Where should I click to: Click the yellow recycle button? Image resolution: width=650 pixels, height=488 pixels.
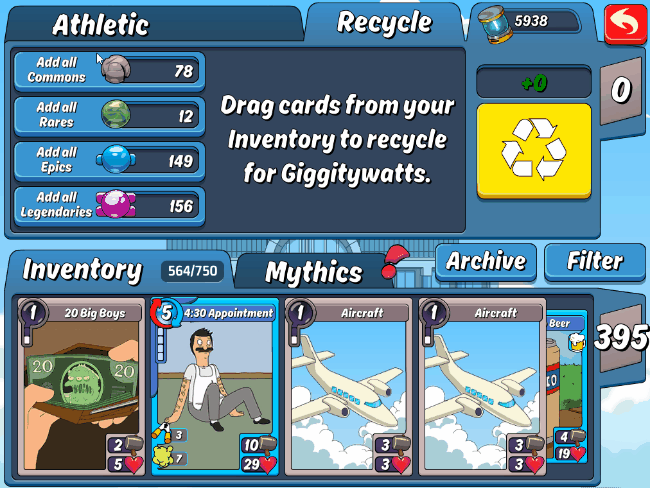533,150
